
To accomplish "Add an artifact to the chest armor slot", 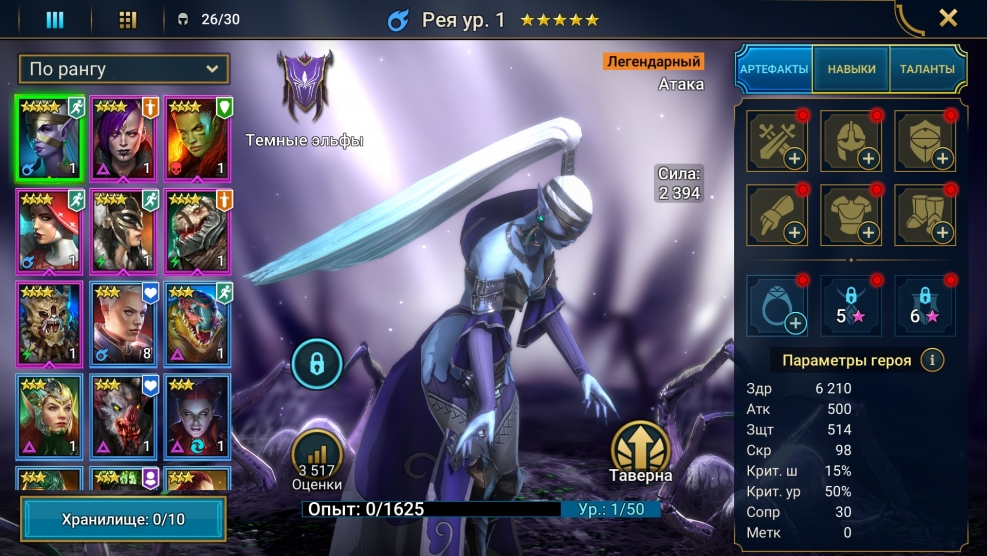I will (851, 214).
